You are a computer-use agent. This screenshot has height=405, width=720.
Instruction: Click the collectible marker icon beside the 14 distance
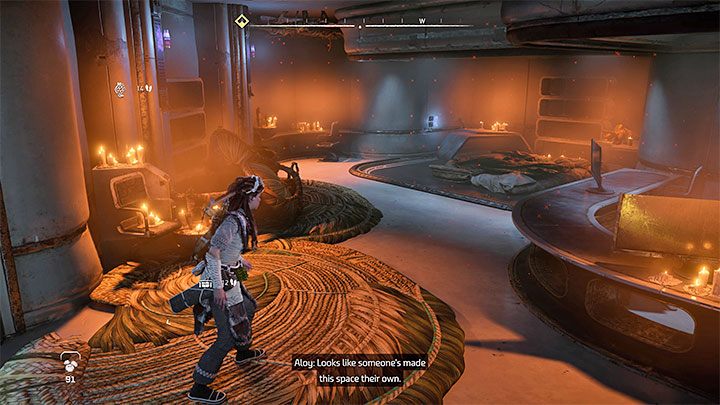pos(120,88)
